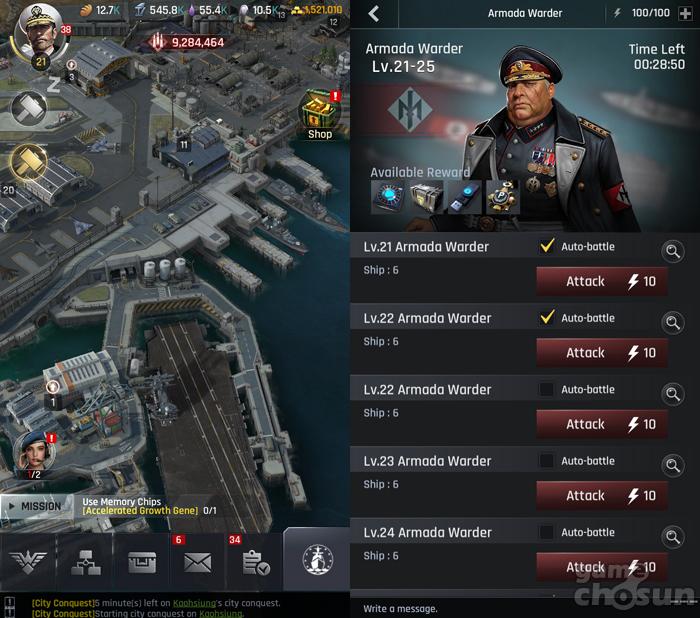Inspect Lv.24 Armada Warder with the magnifier
The image size is (700, 618).
673,537
